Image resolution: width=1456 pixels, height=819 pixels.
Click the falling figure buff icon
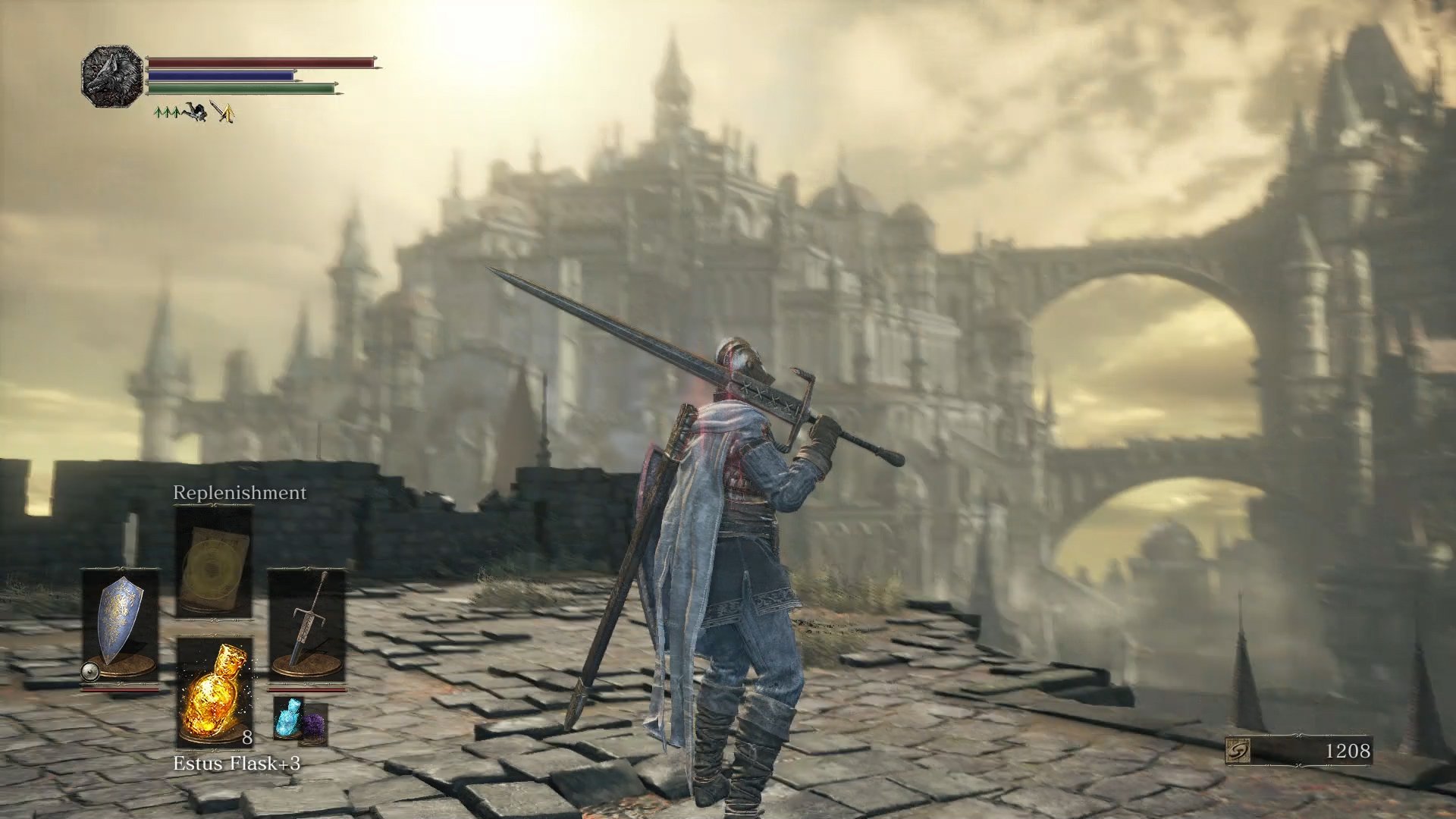click(195, 113)
